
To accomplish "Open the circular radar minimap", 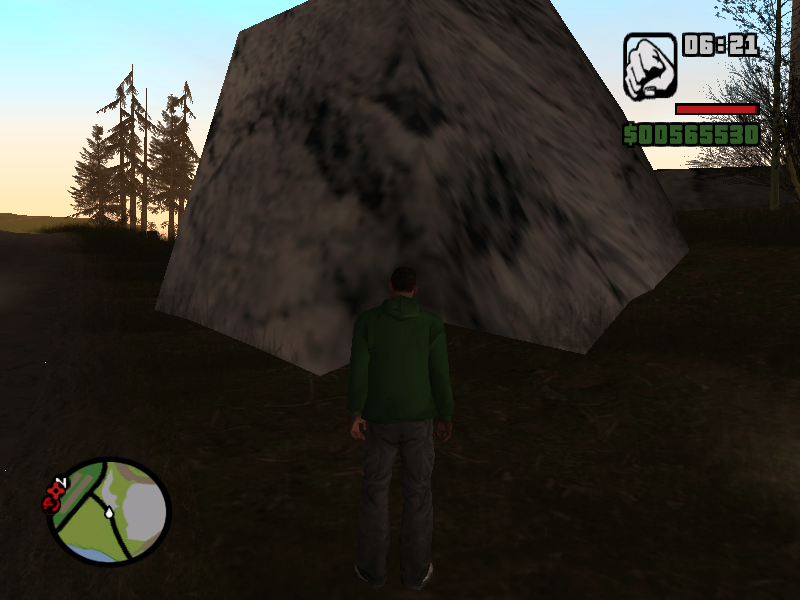I will (109, 510).
